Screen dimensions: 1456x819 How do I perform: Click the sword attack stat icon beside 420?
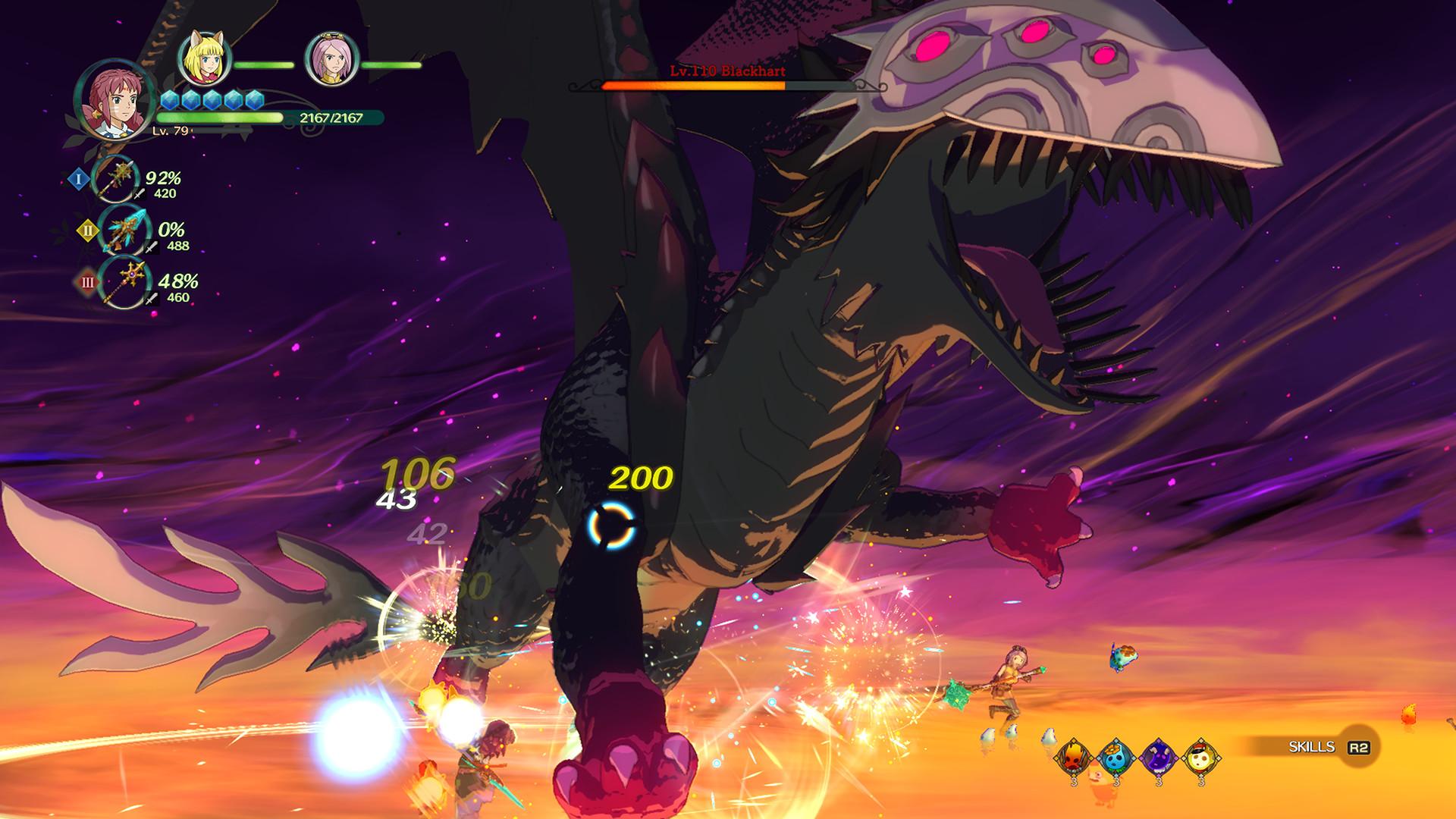click(x=140, y=193)
